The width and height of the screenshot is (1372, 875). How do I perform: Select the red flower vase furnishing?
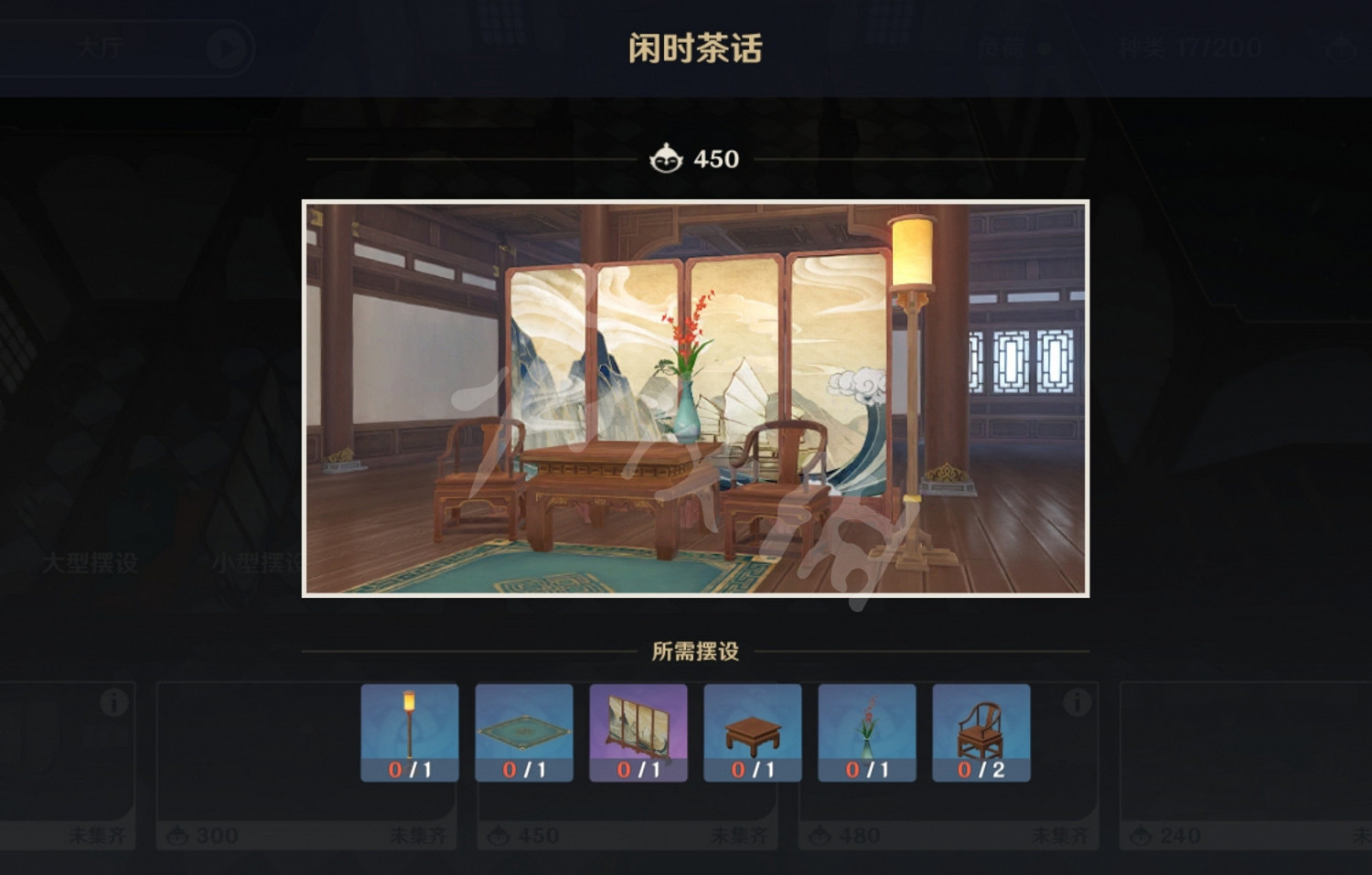864,730
